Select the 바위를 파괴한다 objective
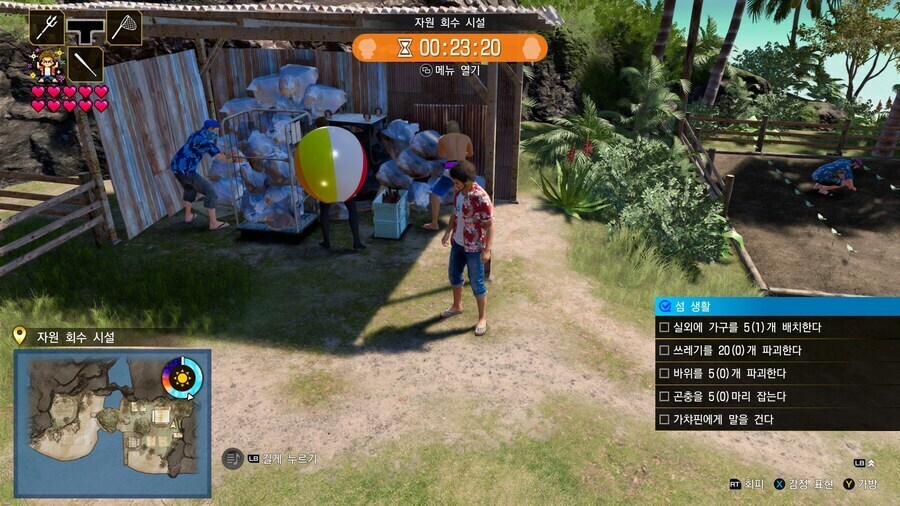 coord(776,374)
